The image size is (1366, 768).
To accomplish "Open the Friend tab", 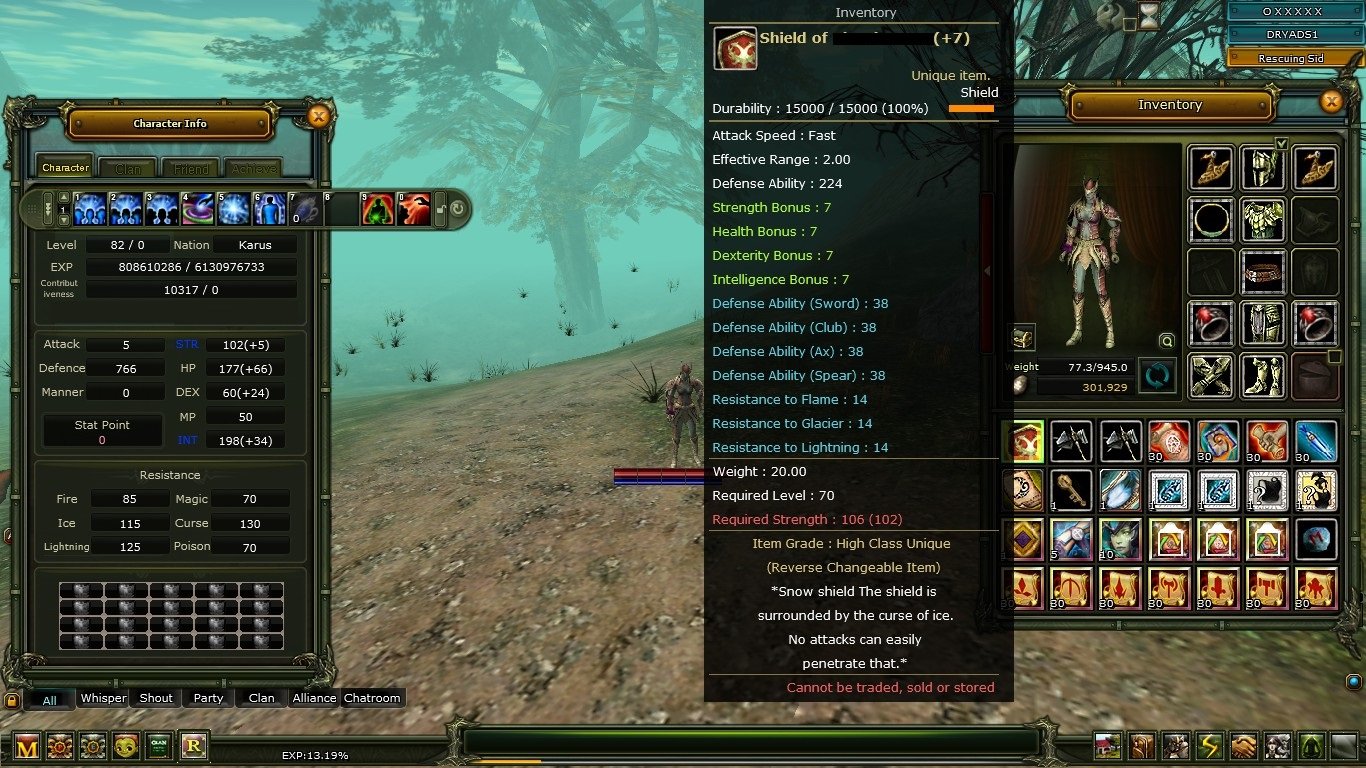I will [189, 167].
